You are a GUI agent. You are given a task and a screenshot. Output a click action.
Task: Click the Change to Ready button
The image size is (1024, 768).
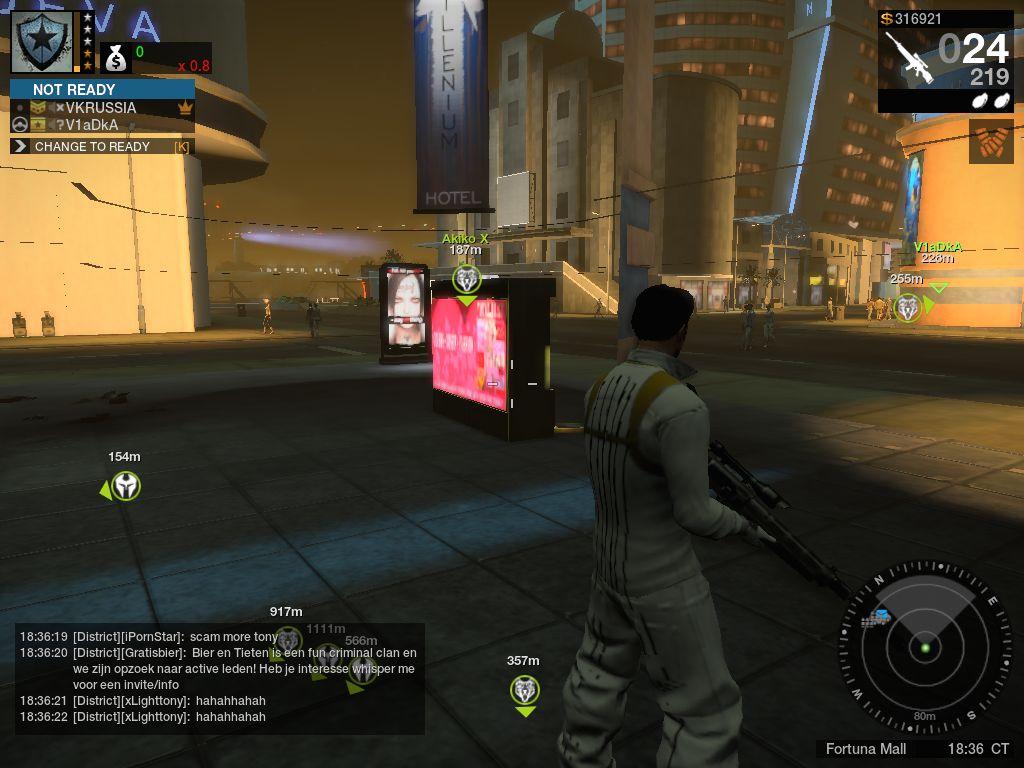100,146
